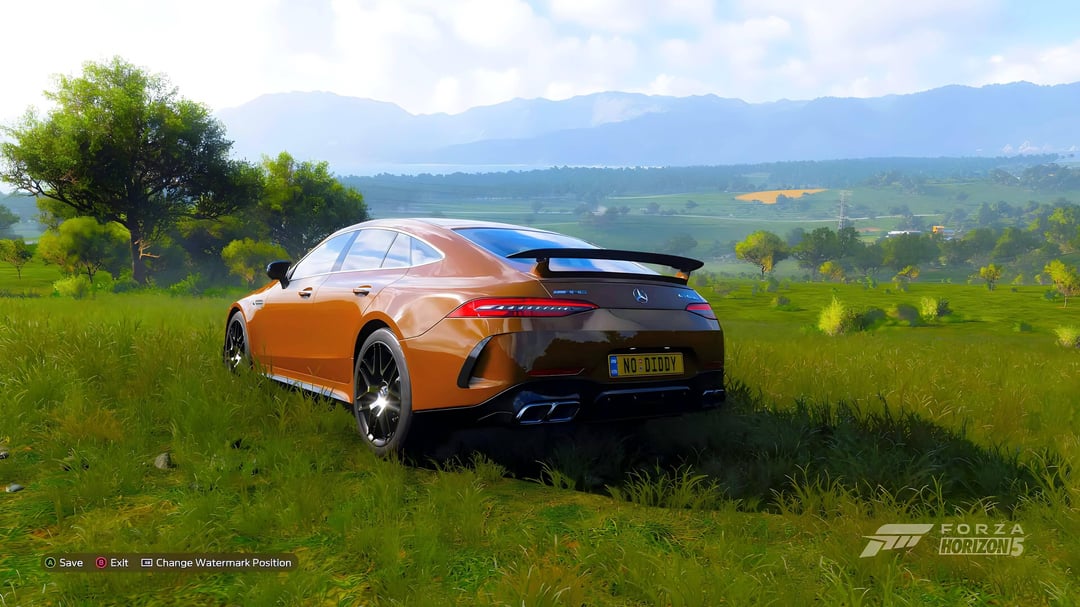Exit the photo preview screen
The image size is (1080, 607).
click(112, 563)
